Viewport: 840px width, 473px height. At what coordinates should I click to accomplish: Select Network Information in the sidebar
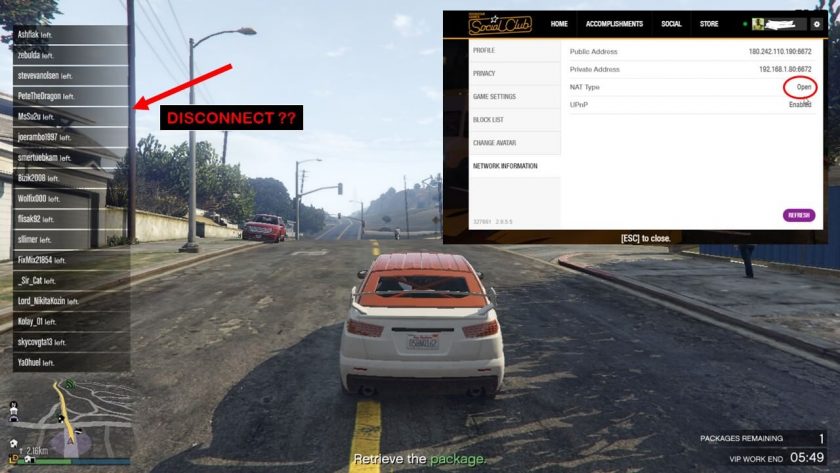[505, 166]
